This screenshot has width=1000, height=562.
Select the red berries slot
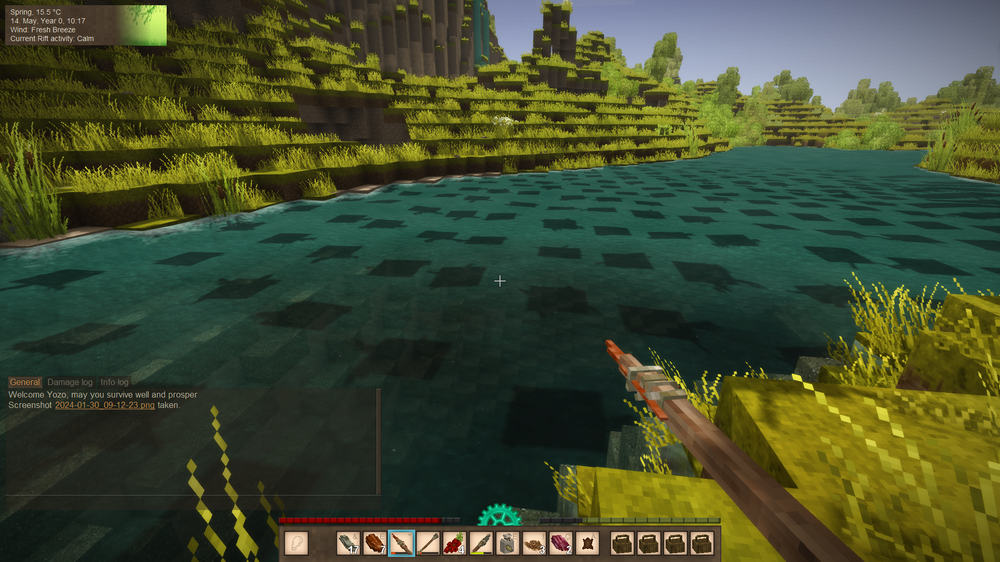455,543
